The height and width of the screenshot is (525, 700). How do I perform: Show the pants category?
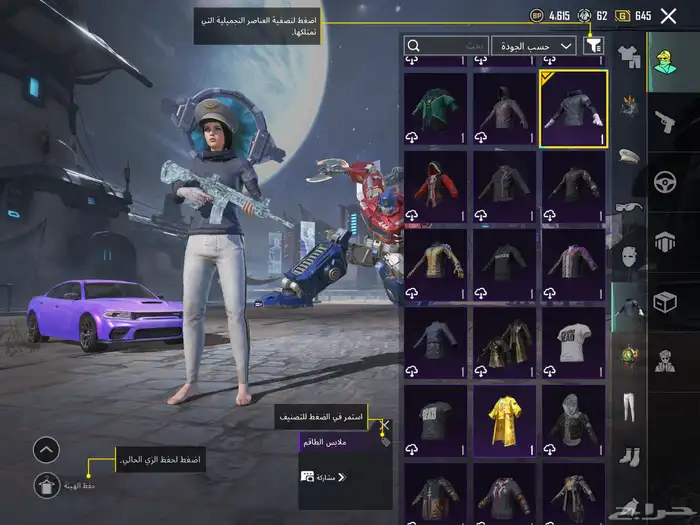point(629,406)
